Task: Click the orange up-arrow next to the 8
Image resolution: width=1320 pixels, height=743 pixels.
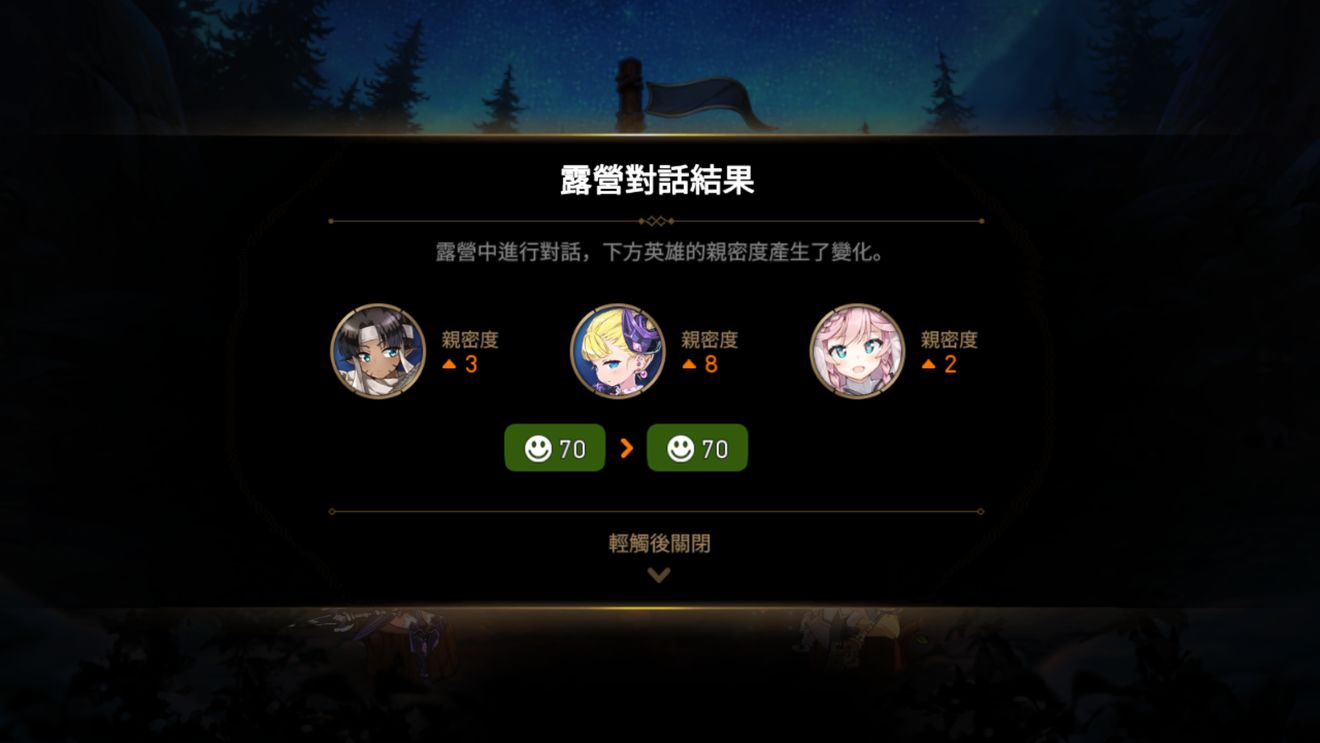Action: click(688, 365)
